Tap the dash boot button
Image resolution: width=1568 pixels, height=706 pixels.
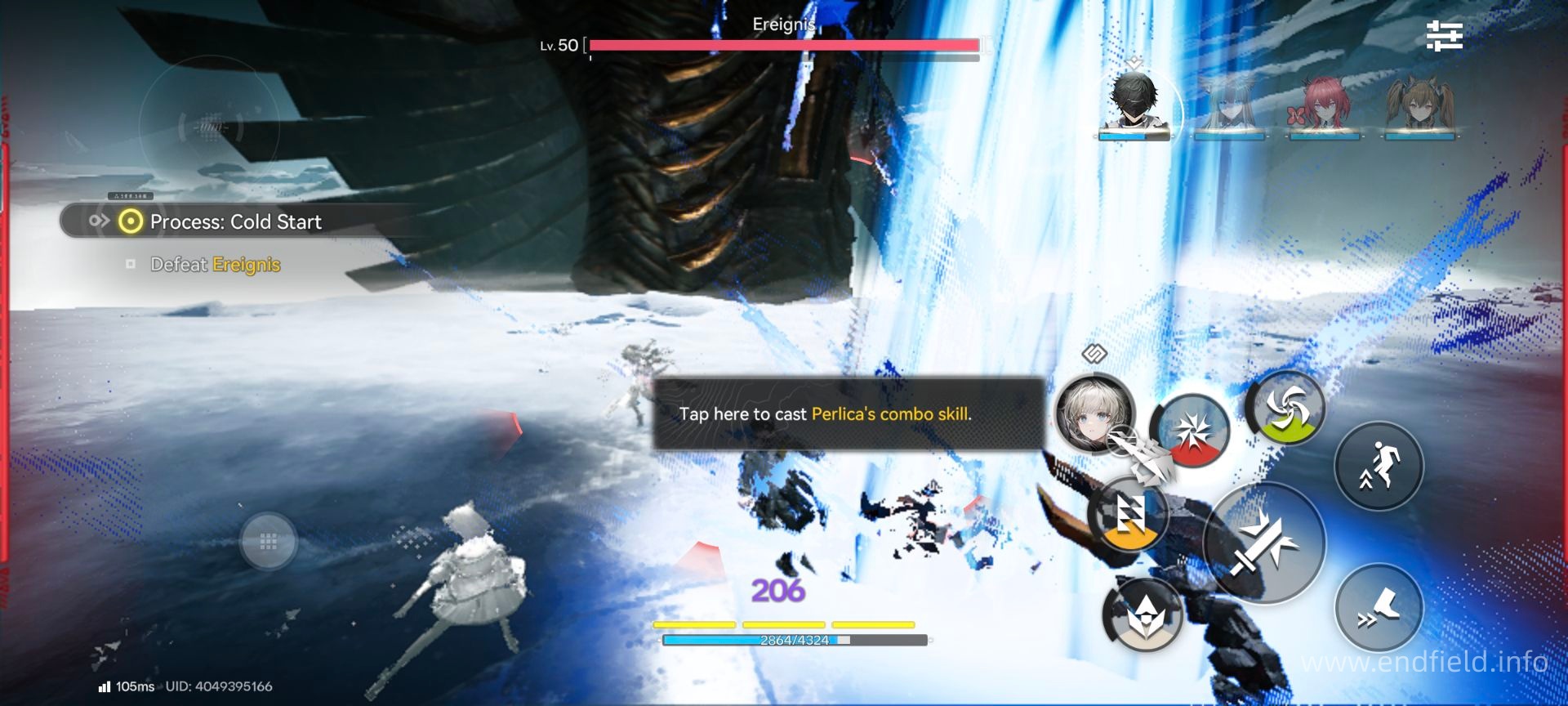1379,609
